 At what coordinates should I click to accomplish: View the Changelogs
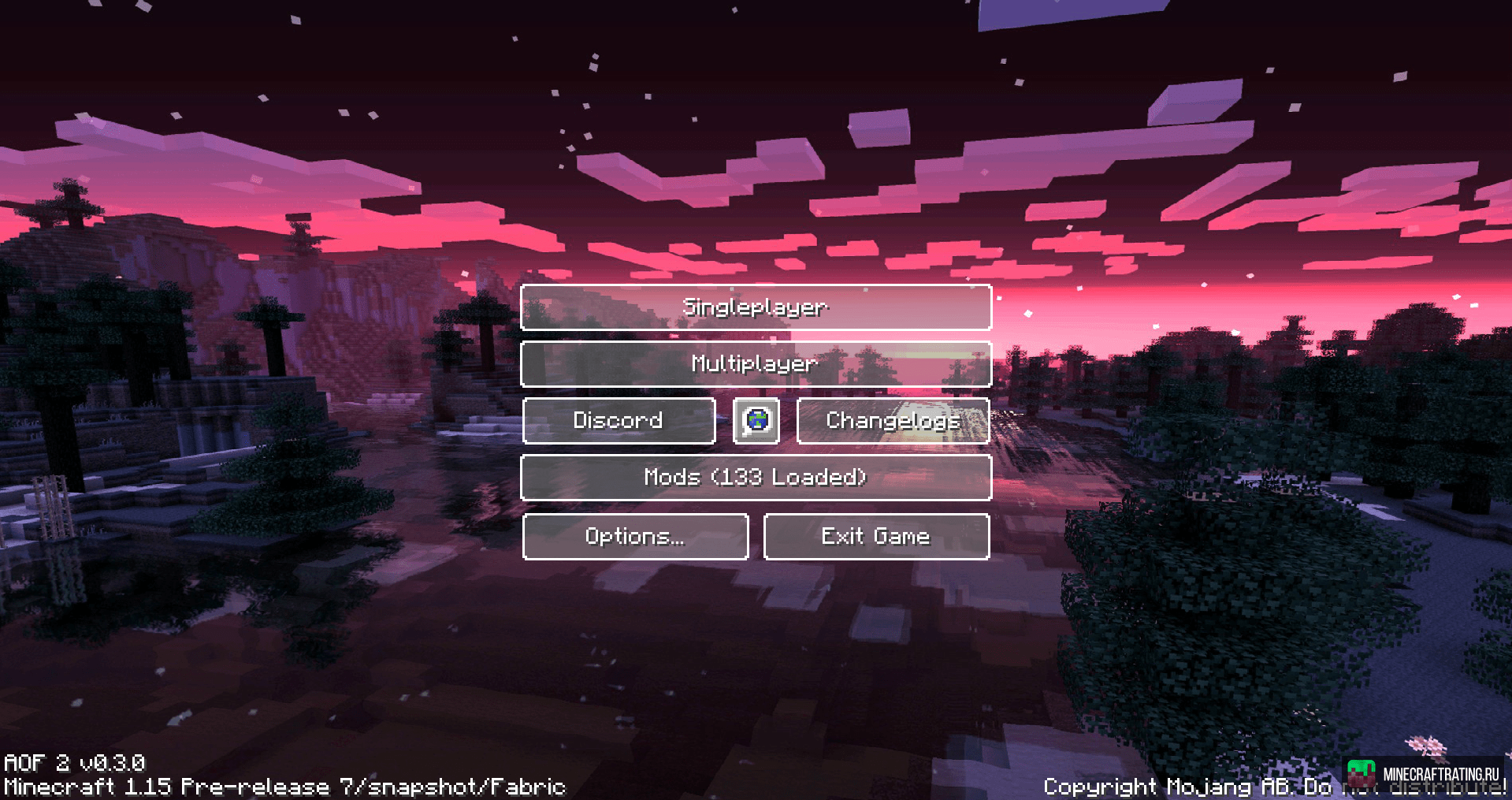pos(893,421)
